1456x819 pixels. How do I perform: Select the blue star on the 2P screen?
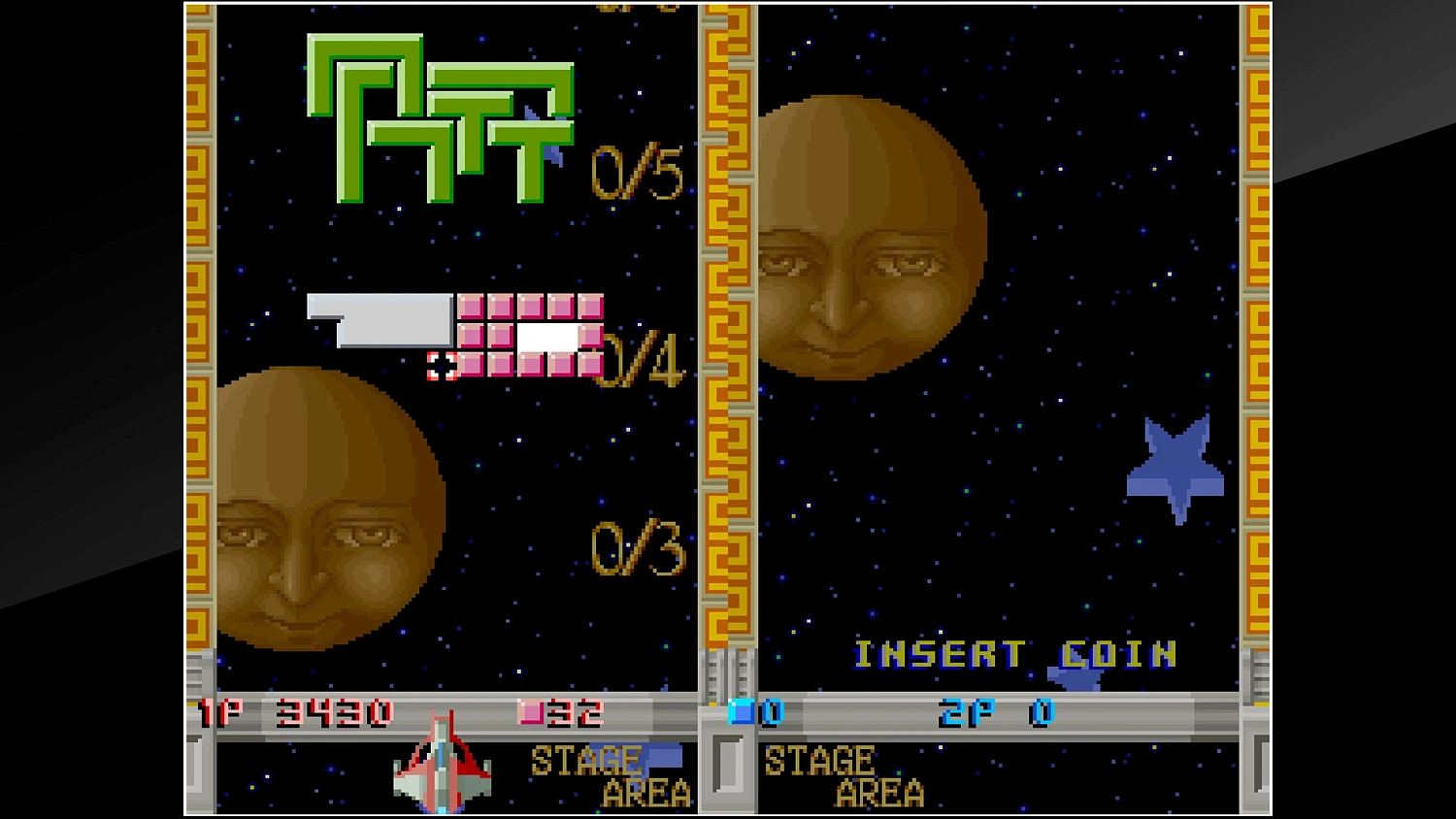click(1173, 466)
